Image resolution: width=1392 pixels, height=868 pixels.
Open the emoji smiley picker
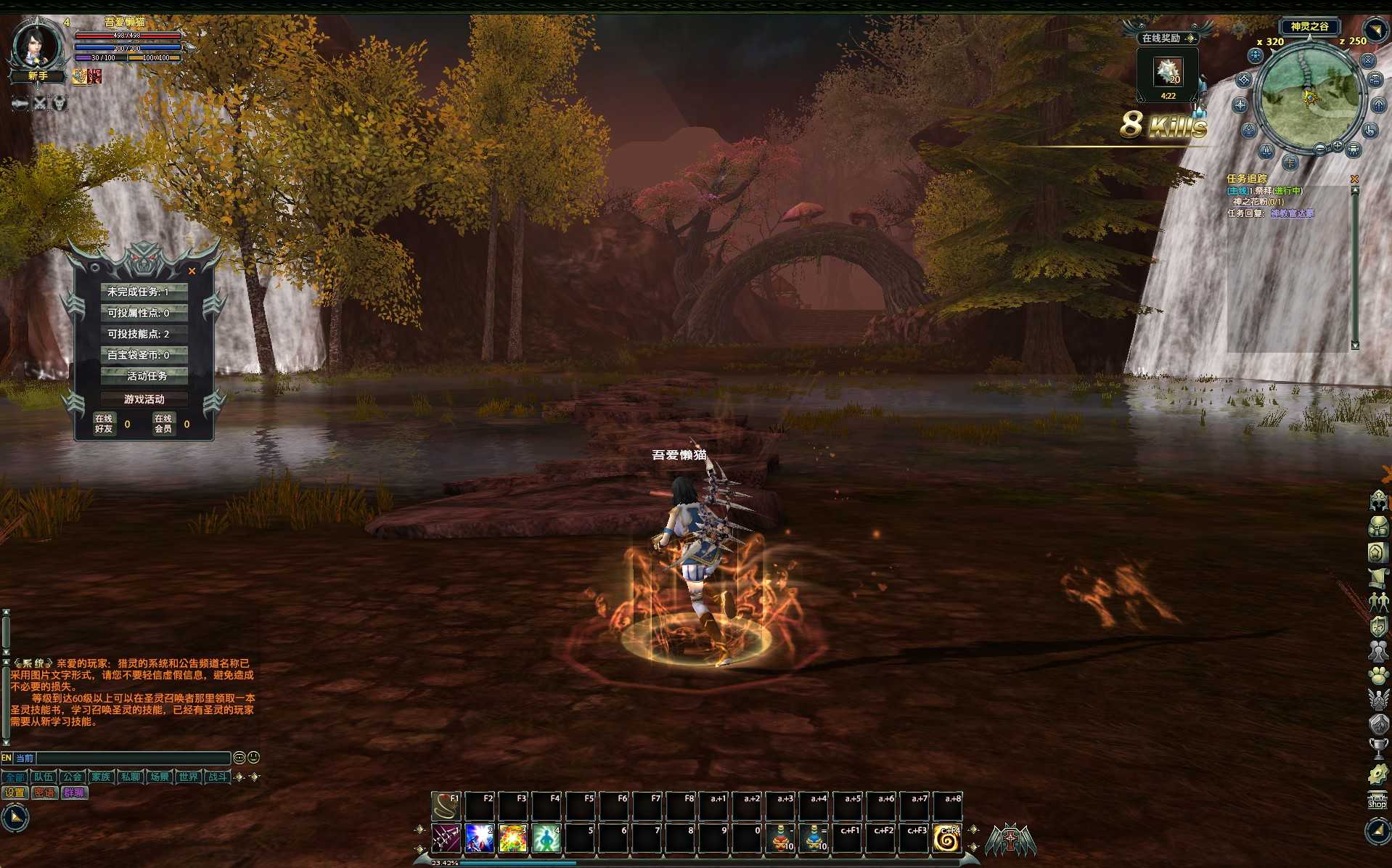point(253,757)
